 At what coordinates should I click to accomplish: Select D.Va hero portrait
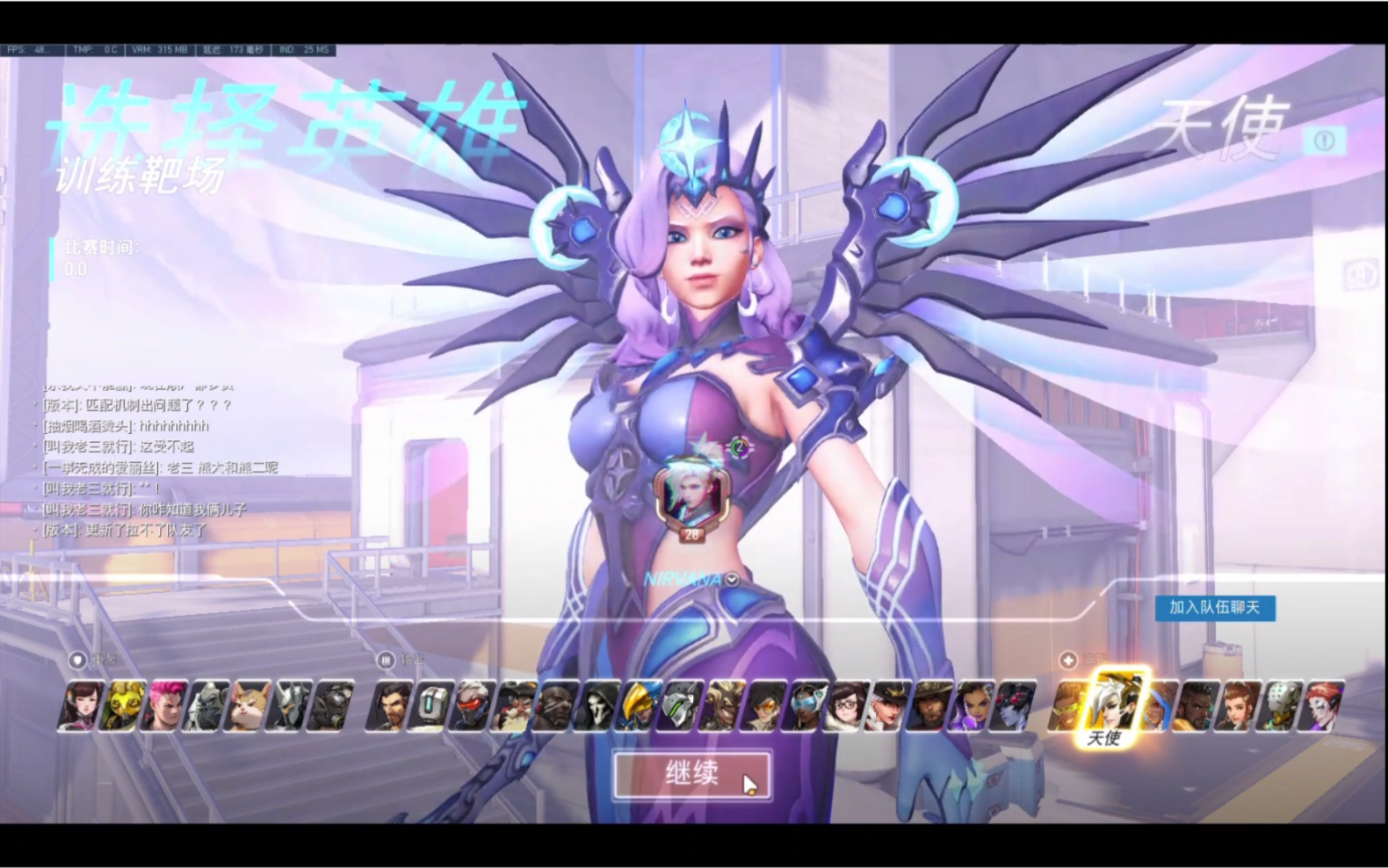click(x=80, y=705)
